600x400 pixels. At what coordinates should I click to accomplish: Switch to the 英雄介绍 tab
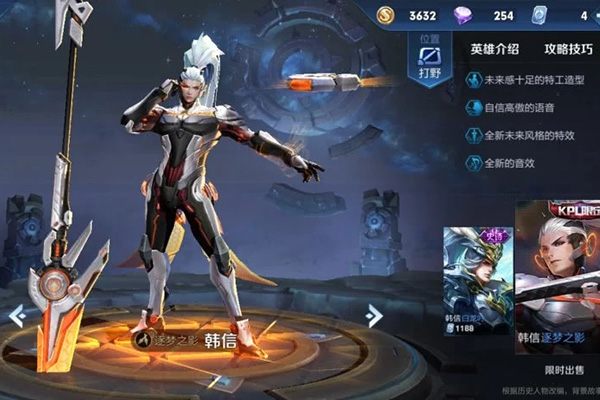pyautogui.click(x=494, y=48)
